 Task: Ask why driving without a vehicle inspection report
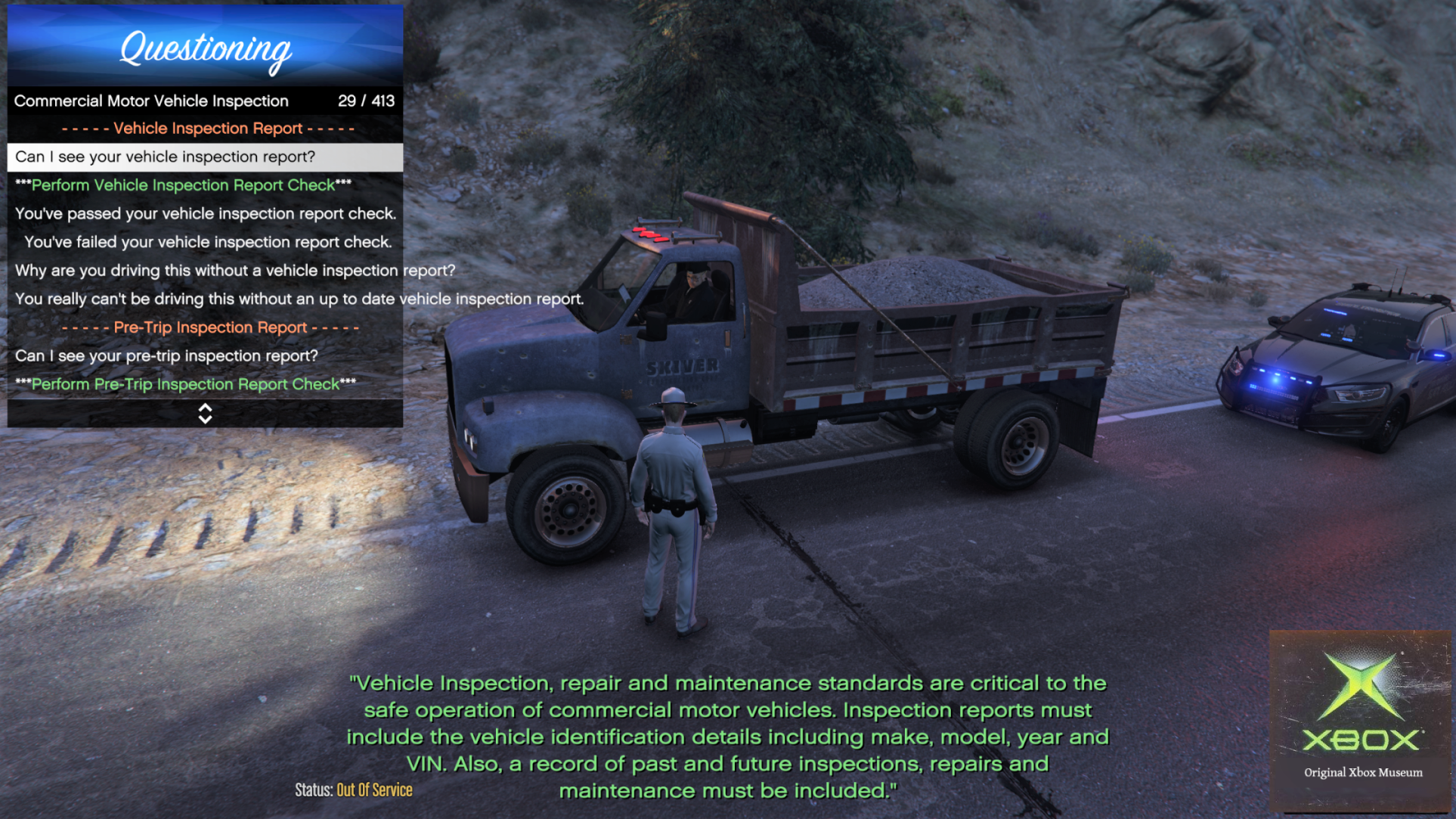coord(234,271)
